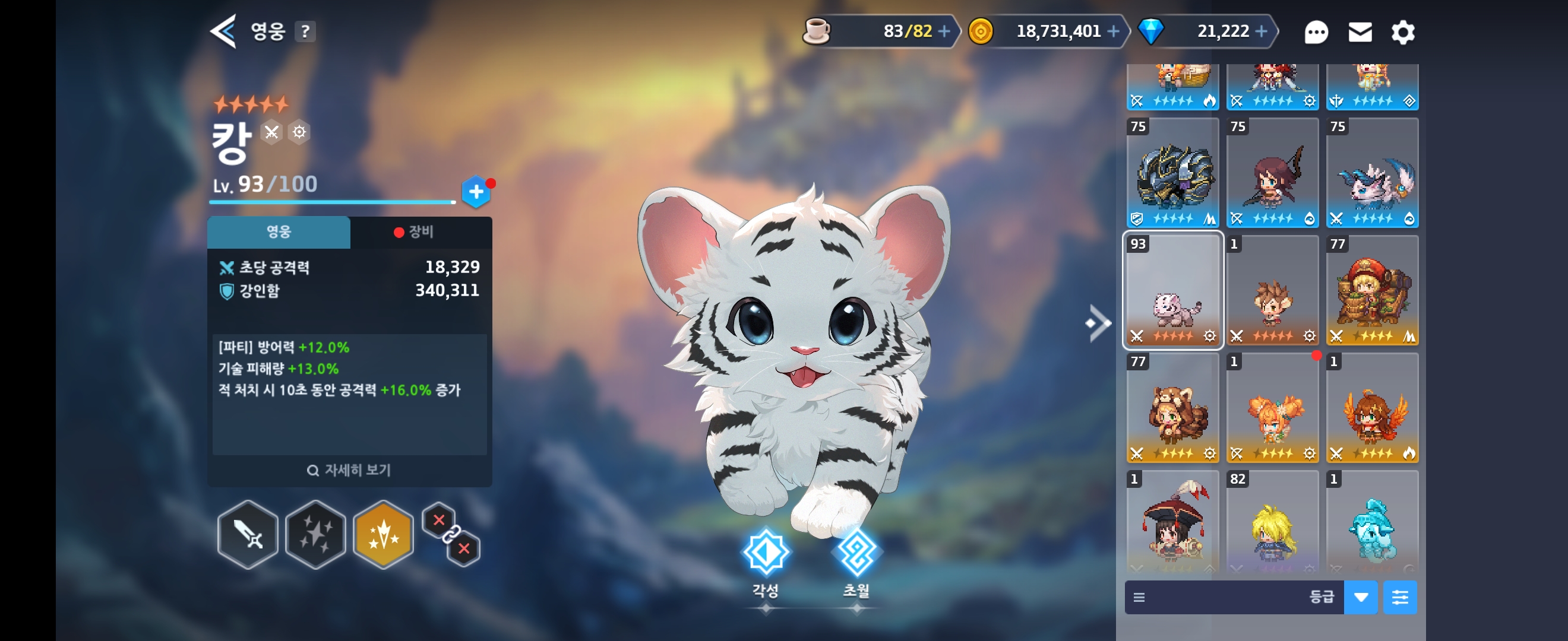Level up hero with blue plus button
1568x641 pixels.
click(x=476, y=192)
